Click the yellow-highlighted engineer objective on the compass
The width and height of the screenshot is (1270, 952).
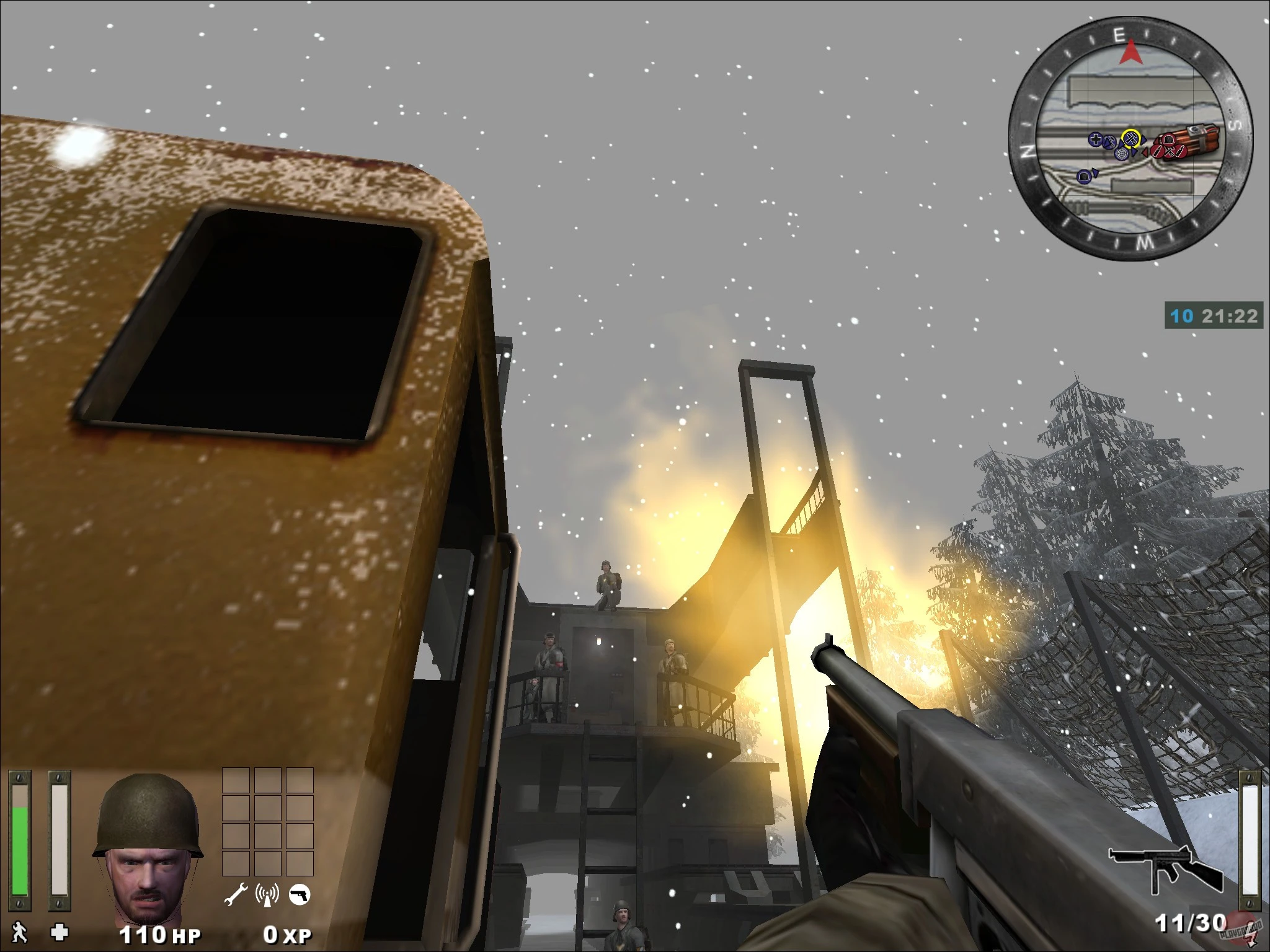1130,139
